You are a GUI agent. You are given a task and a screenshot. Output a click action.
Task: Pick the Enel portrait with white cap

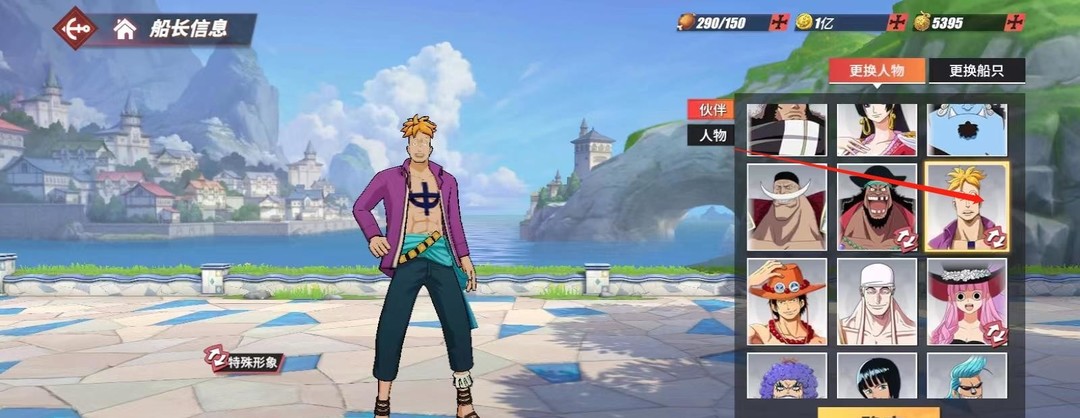pyautogui.click(x=877, y=301)
